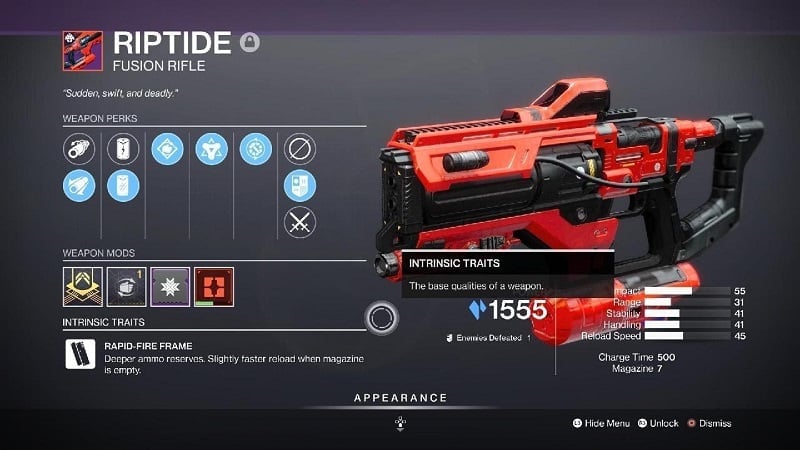Click the Enemies Defeated tracker
The width and height of the screenshot is (800, 450).
[487, 339]
